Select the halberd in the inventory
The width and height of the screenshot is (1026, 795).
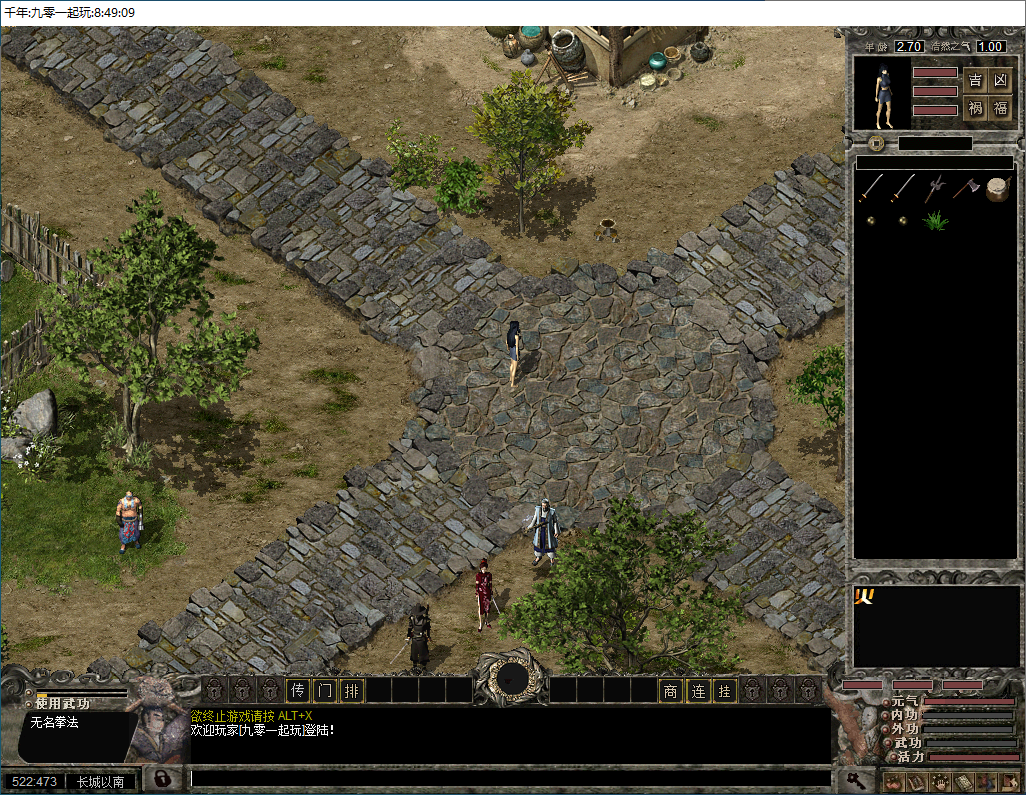pos(935,188)
